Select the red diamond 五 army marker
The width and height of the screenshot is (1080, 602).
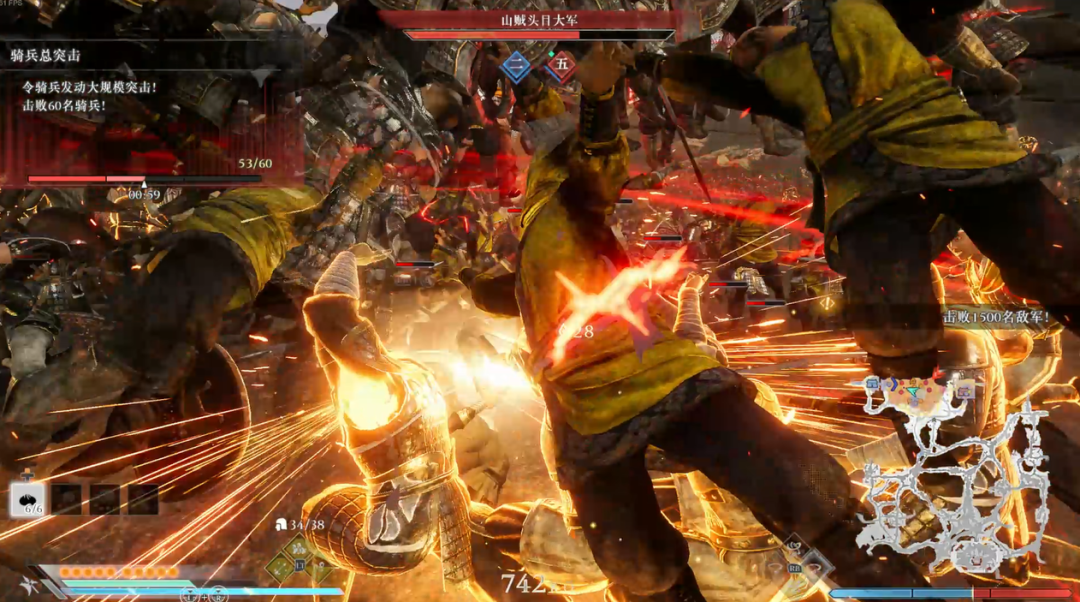tap(561, 66)
